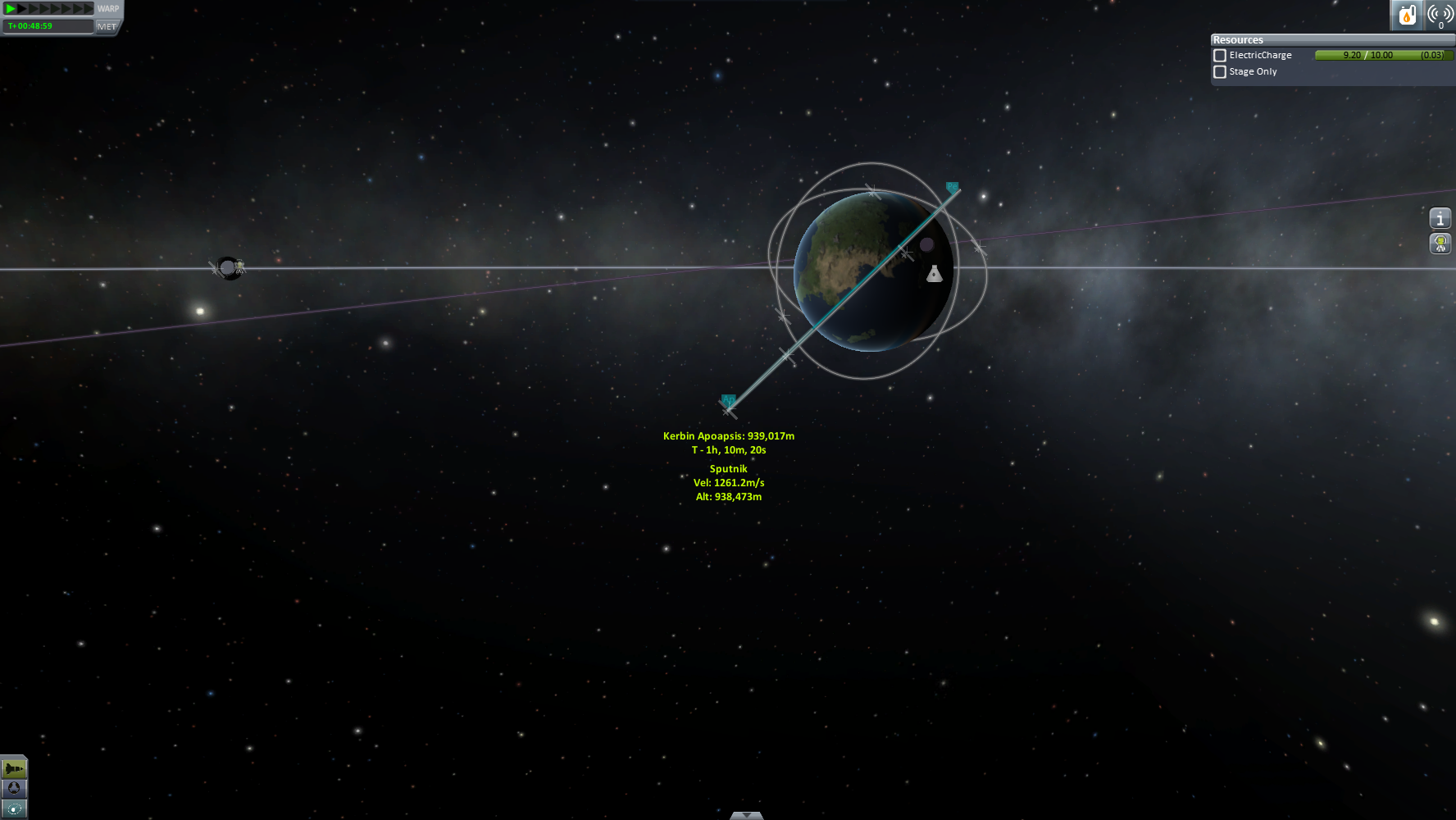The height and width of the screenshot is (820, 1456).
Task: Tick the ElectricCharge checkbox
Action: (1220, 56)
